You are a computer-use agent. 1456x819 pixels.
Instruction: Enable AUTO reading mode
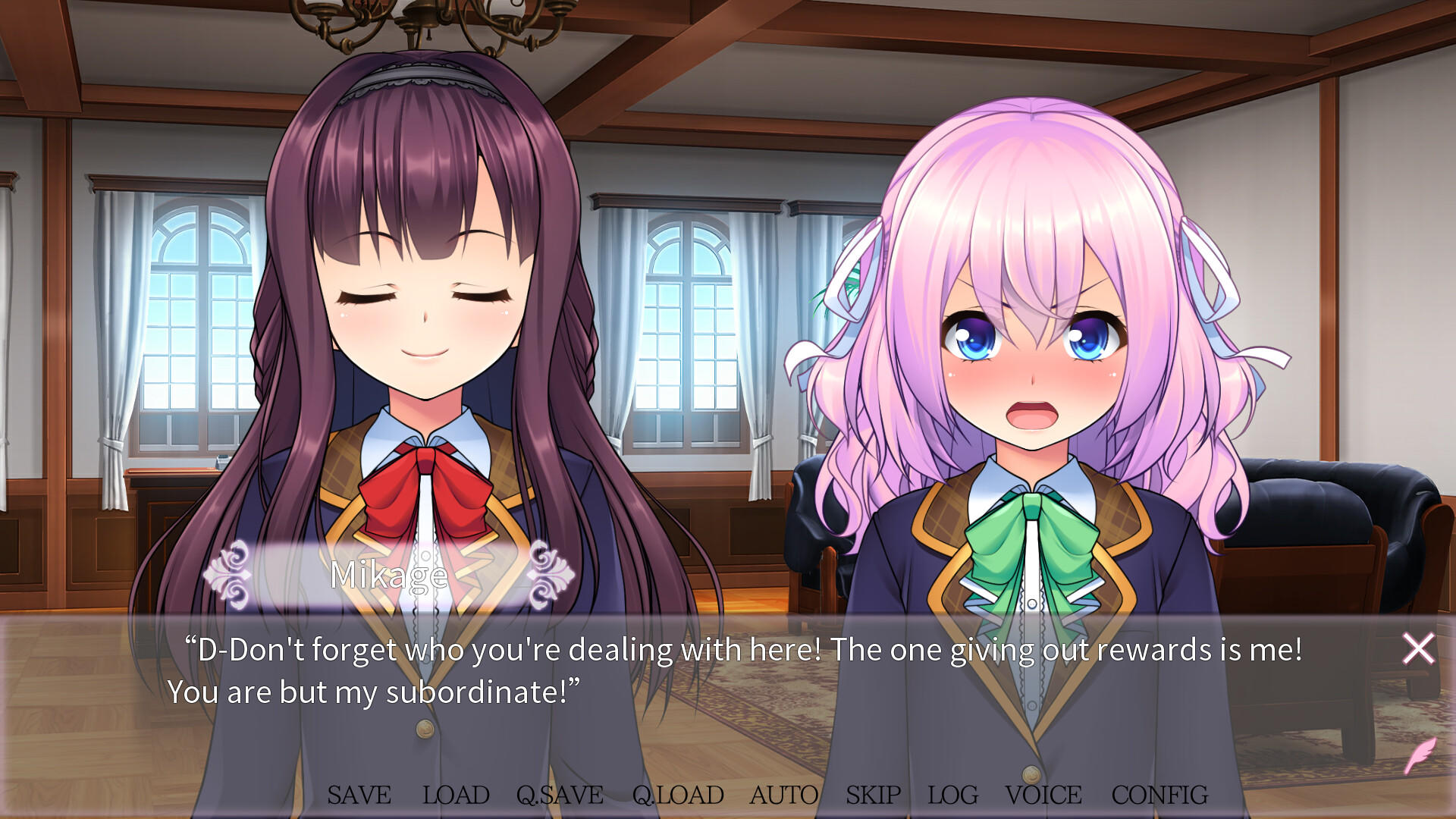[783, 795]
